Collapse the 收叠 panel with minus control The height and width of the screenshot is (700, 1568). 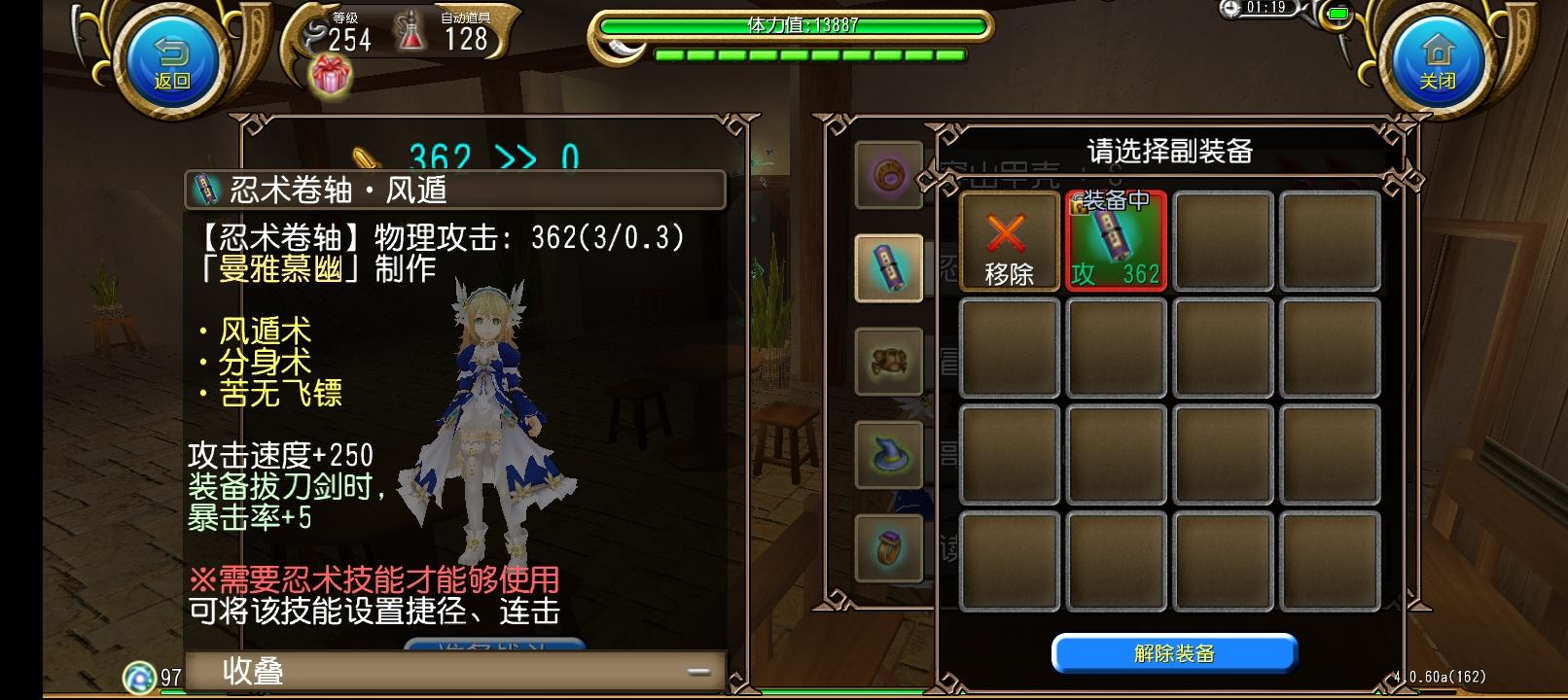click(697, 670)
